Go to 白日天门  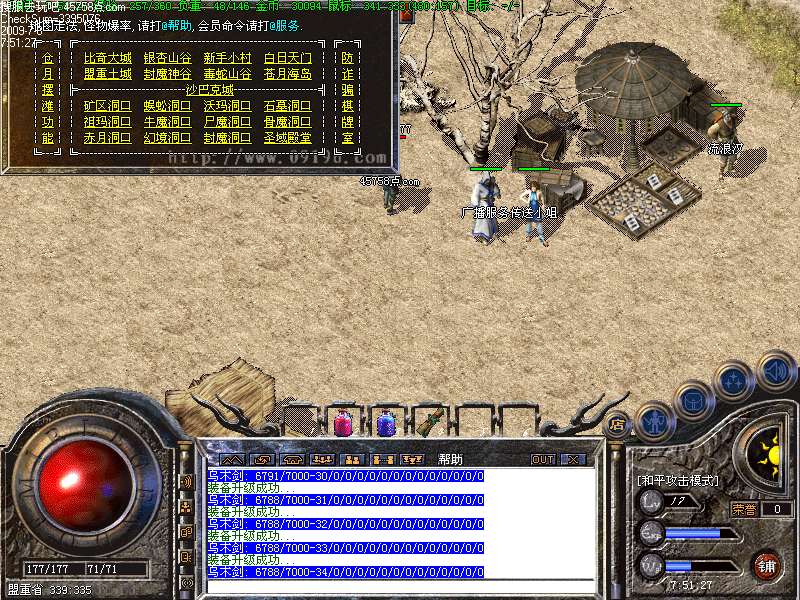click(x=288, y=58)
